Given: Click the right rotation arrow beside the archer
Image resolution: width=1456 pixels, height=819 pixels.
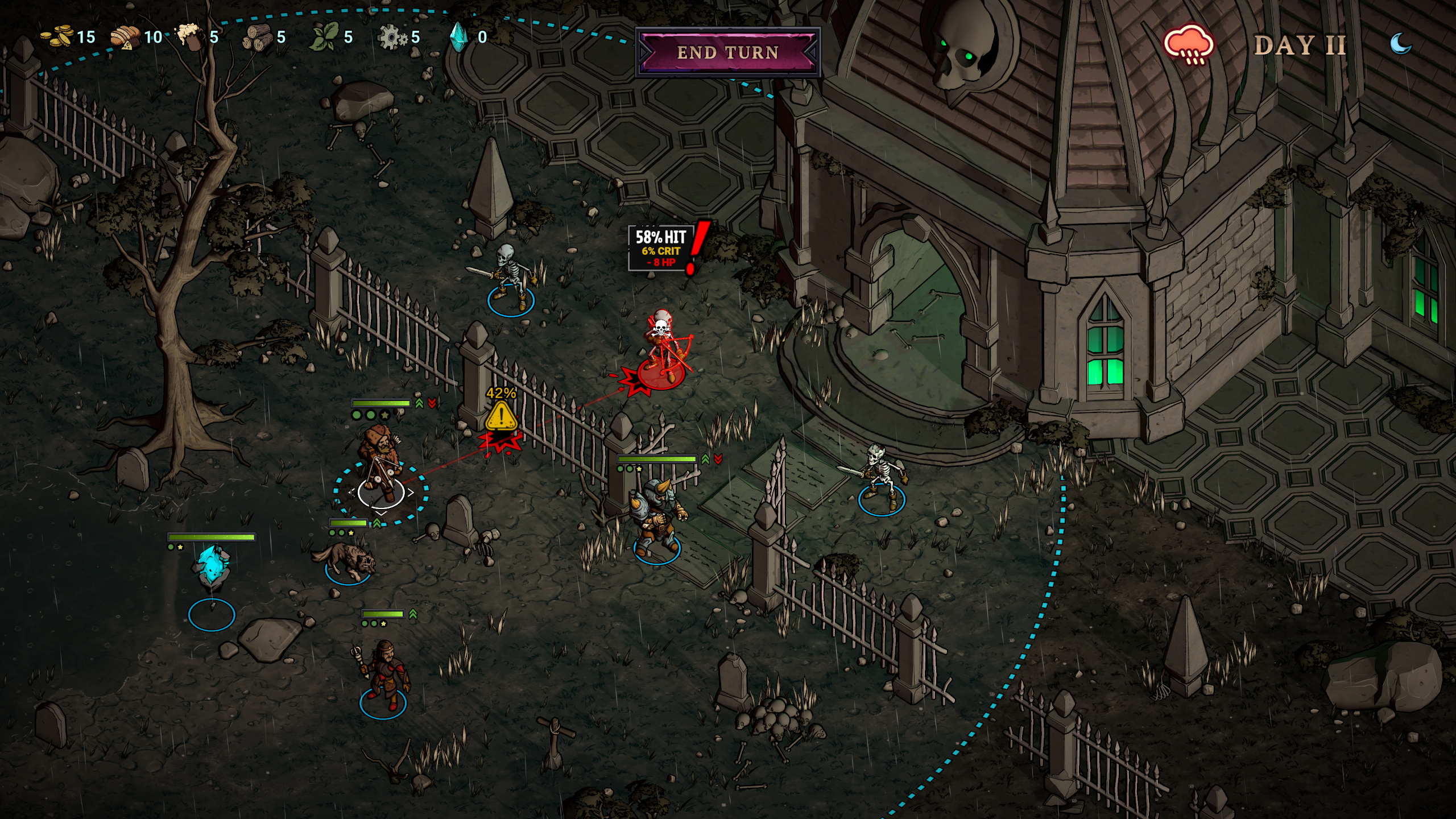Looking at the screenshot, I should tap(411, 493).
